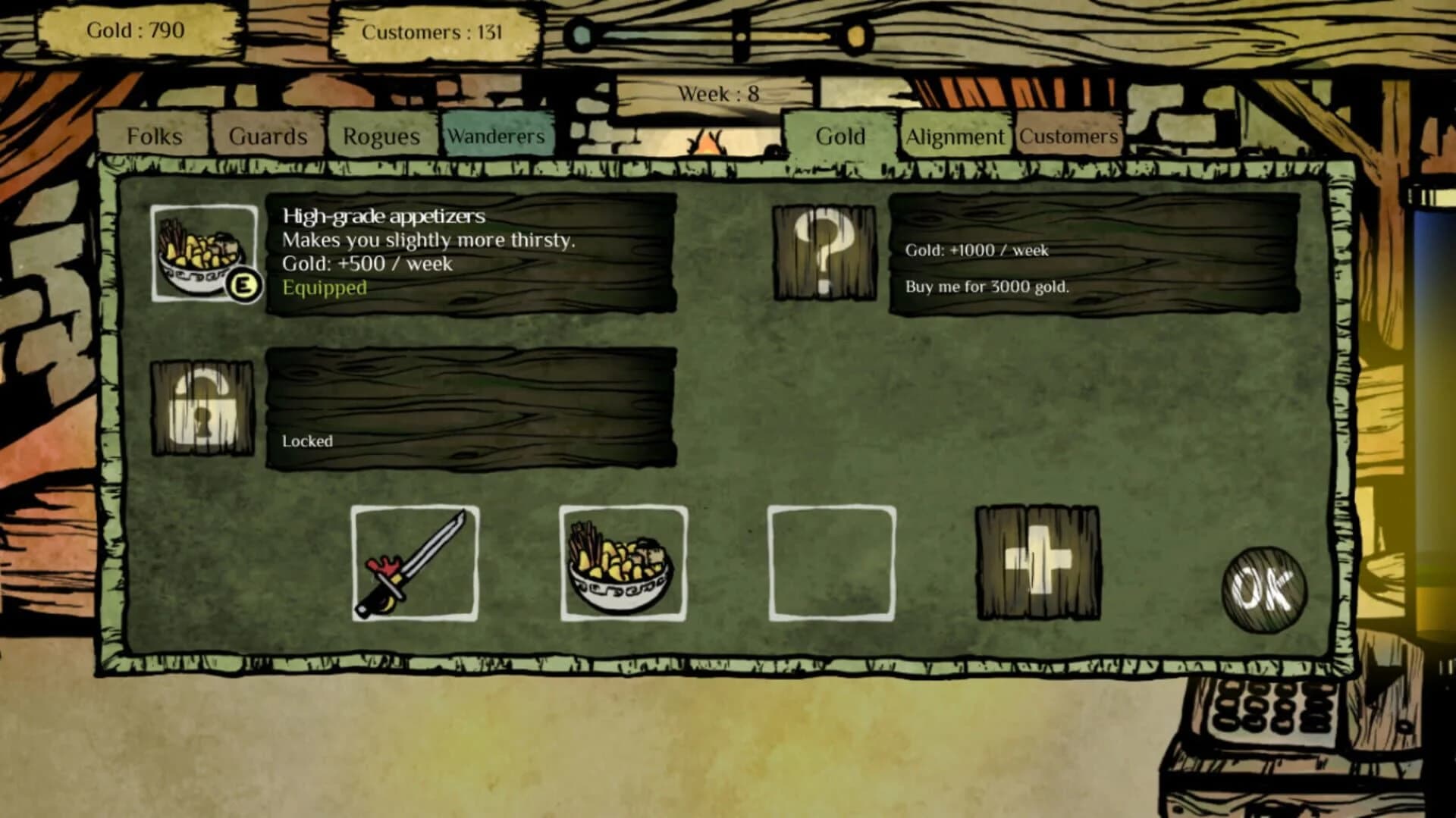Click Buy me for 3000 gold text
The height and width of the screenshot is (818, 1456).
(987, 287)
